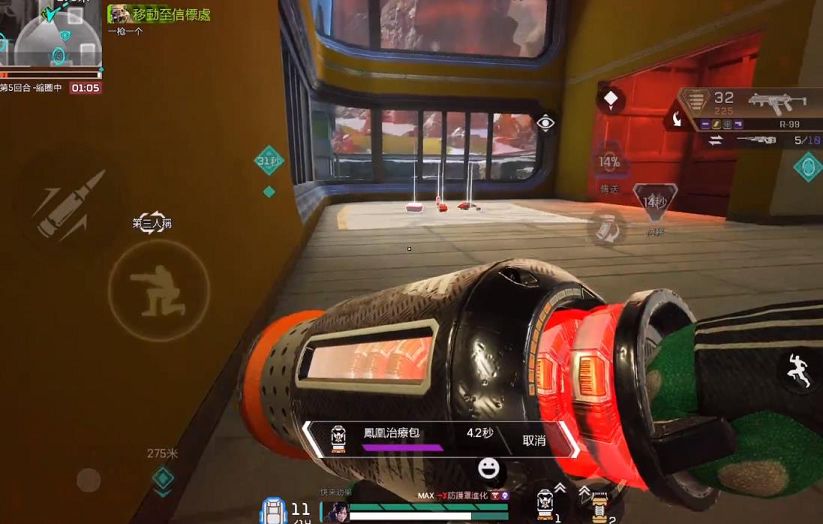Image resolution: width=823 pixels, height=524 pixels.
Task: Tap the diamond ping marker button
Action: (x=610, y=99)
